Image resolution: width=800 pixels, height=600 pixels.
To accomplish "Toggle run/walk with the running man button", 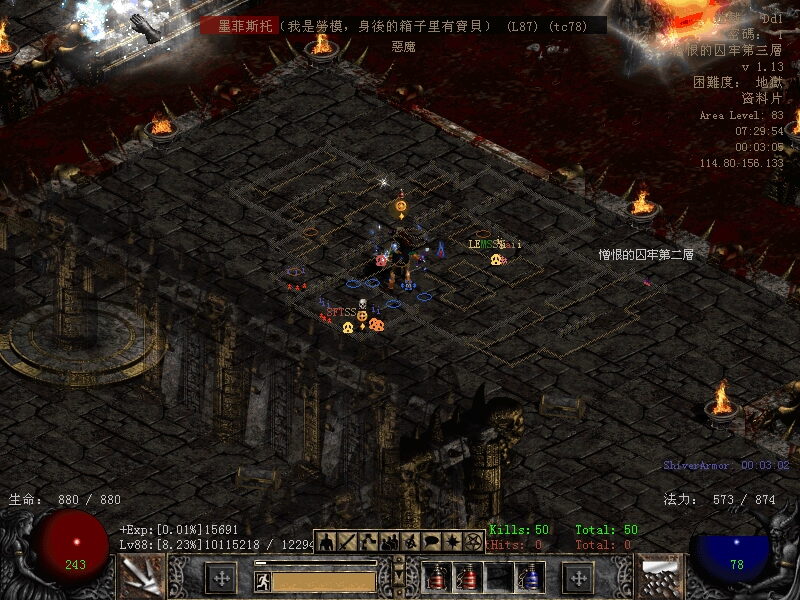I will 263,581.
